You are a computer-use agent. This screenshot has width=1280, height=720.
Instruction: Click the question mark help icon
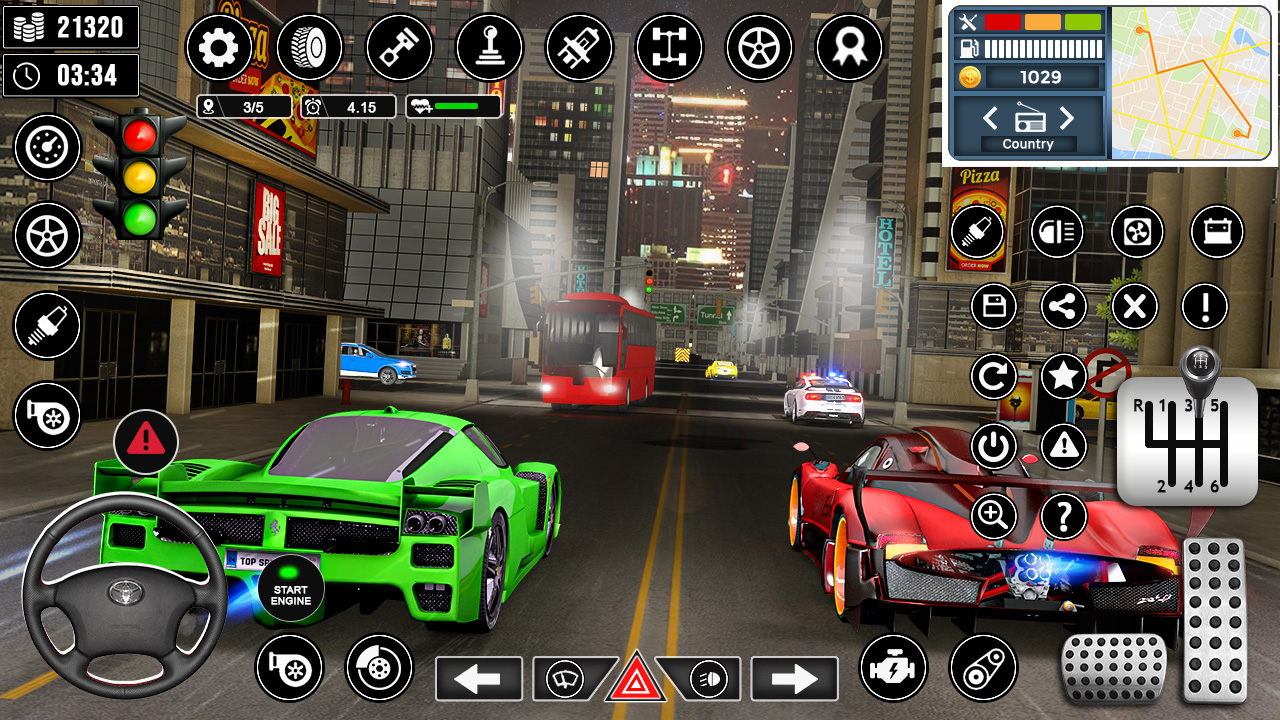point(1063,516)
